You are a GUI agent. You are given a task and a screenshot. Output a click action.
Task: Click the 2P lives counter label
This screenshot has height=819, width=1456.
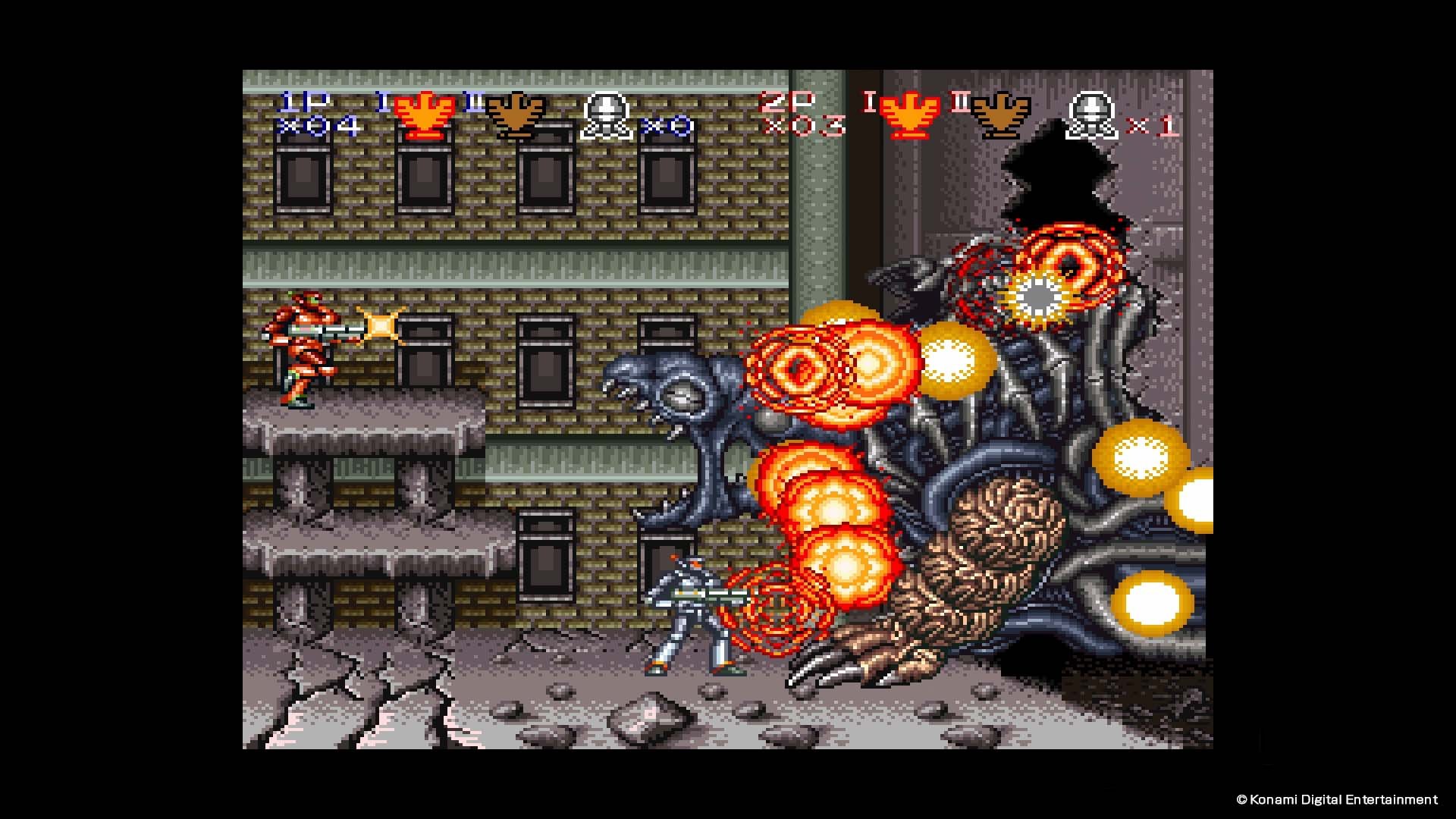coord(786,102)
